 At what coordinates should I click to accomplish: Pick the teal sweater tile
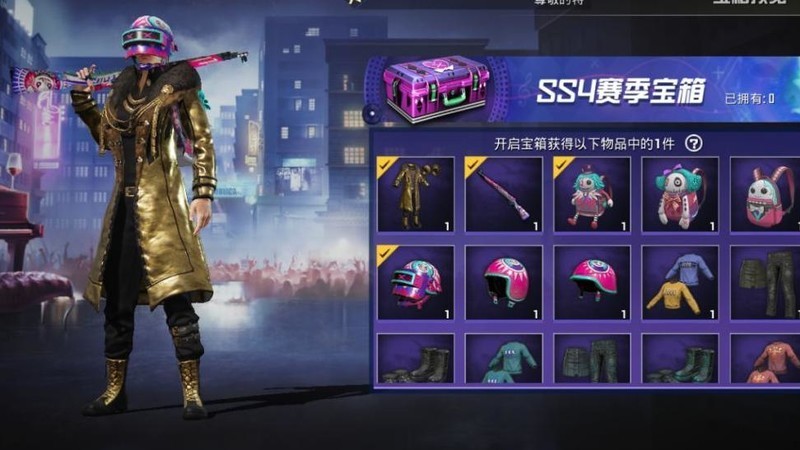[x=503, y=359]
